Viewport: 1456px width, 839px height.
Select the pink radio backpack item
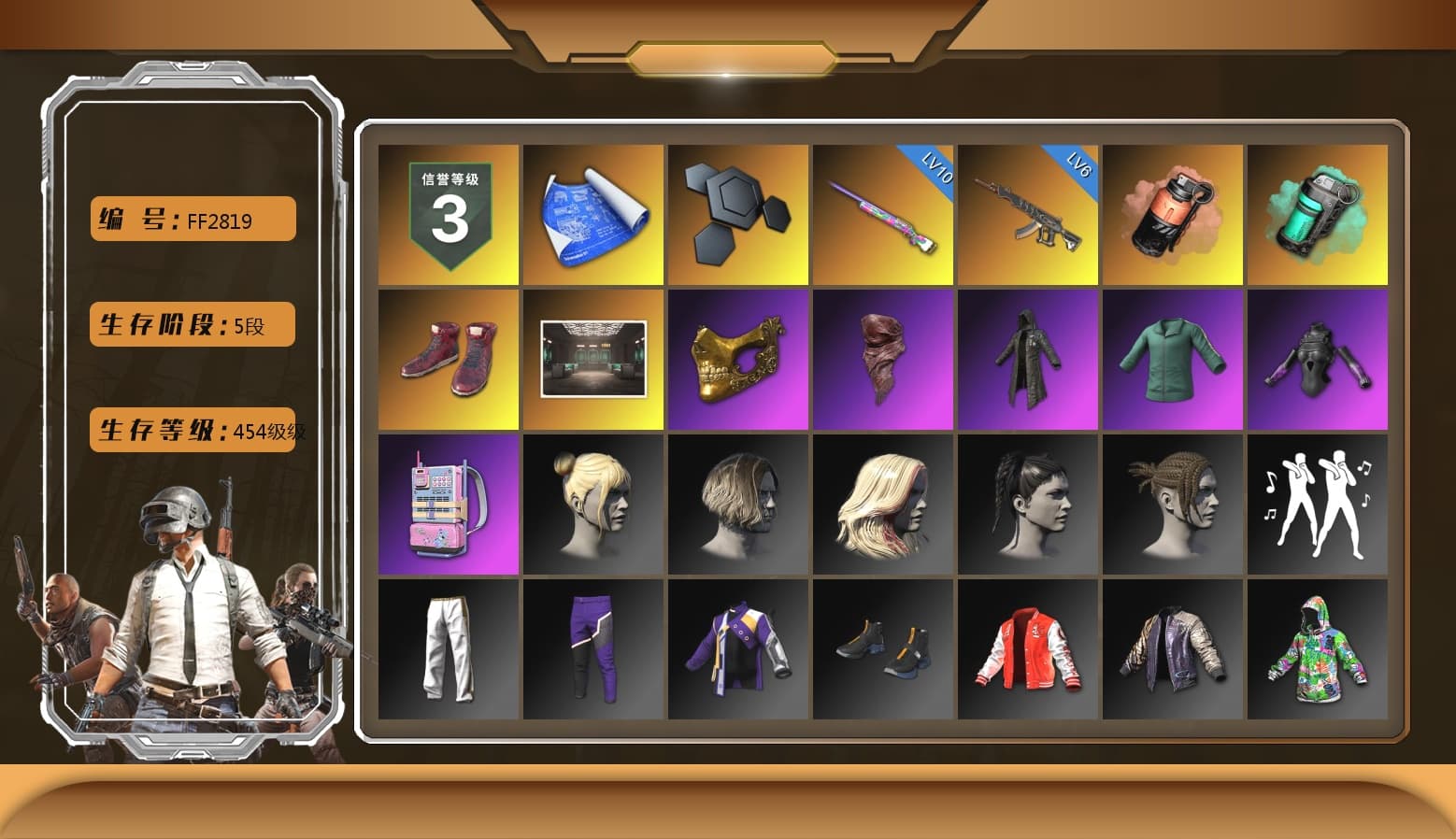tap(446, 505)
